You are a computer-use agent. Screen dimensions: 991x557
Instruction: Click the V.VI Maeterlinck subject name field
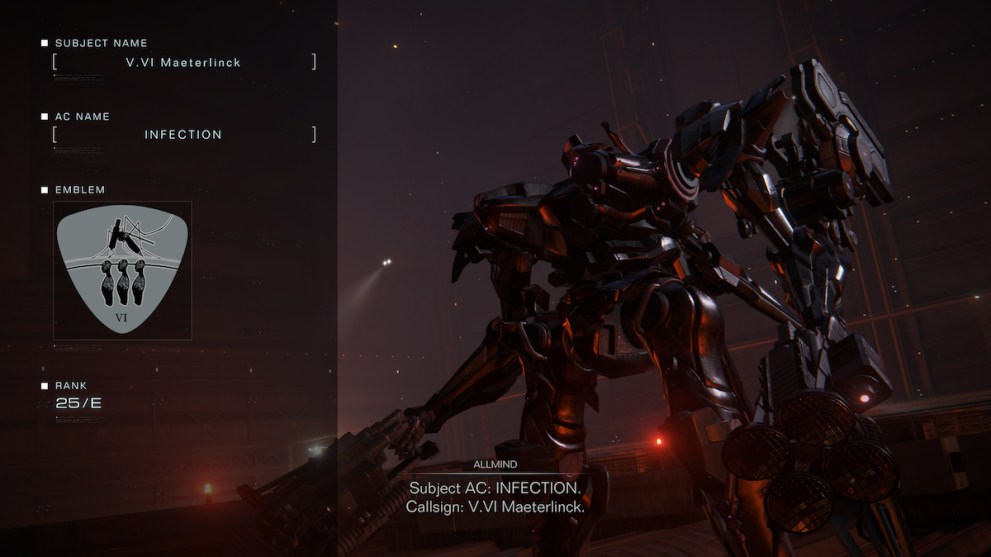[184, 63]
